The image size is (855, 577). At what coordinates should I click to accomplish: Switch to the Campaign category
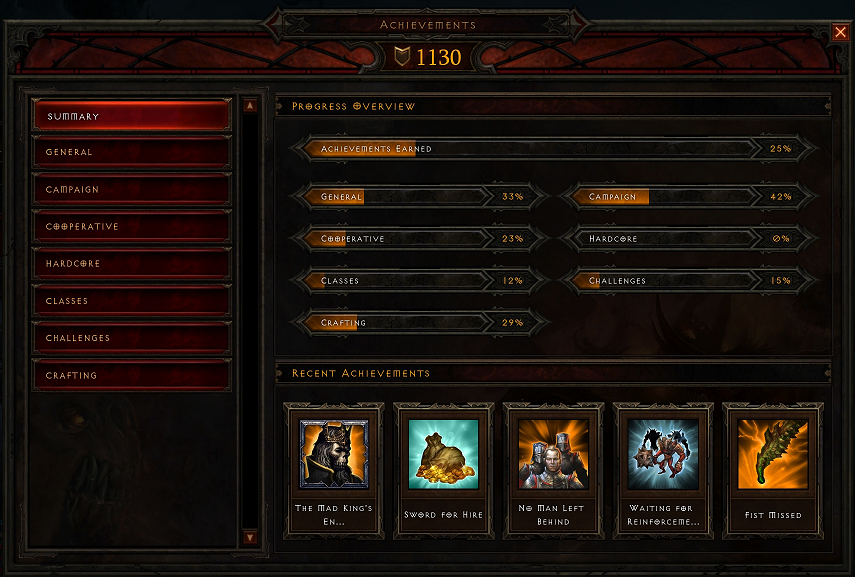click(x=132, y=189)
